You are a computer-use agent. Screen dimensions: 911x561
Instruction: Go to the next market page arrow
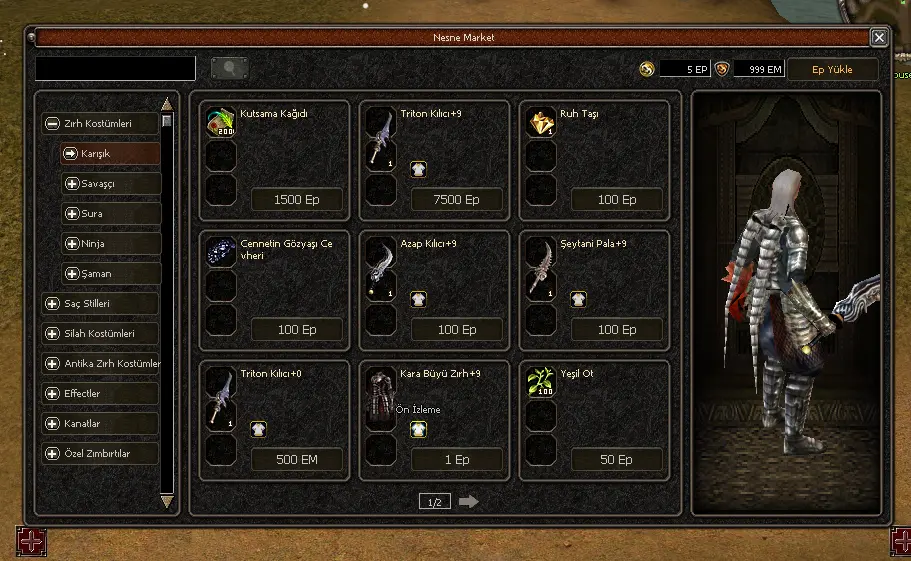tap(468, 501)
